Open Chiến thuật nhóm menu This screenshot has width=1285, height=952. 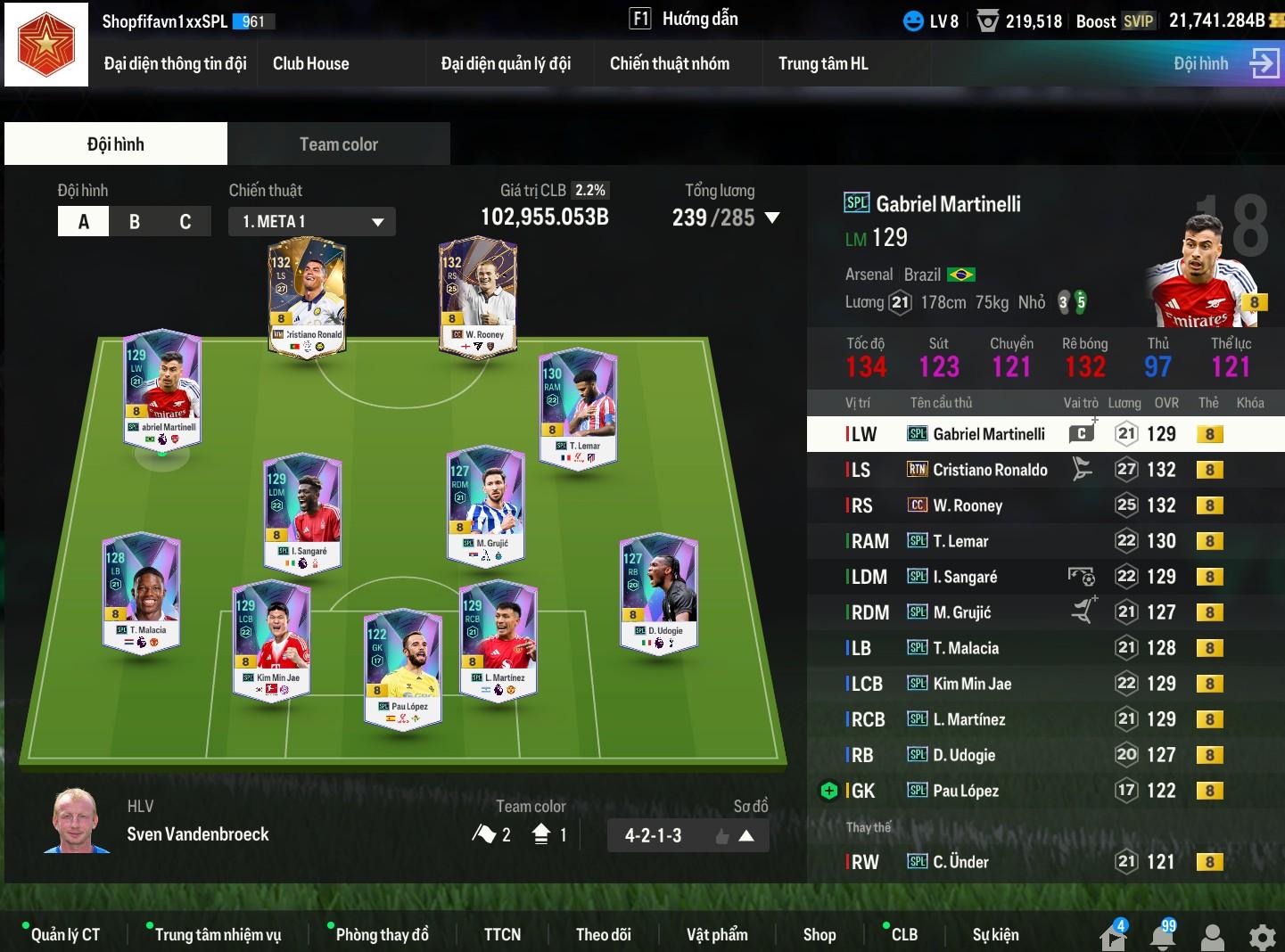669,63
